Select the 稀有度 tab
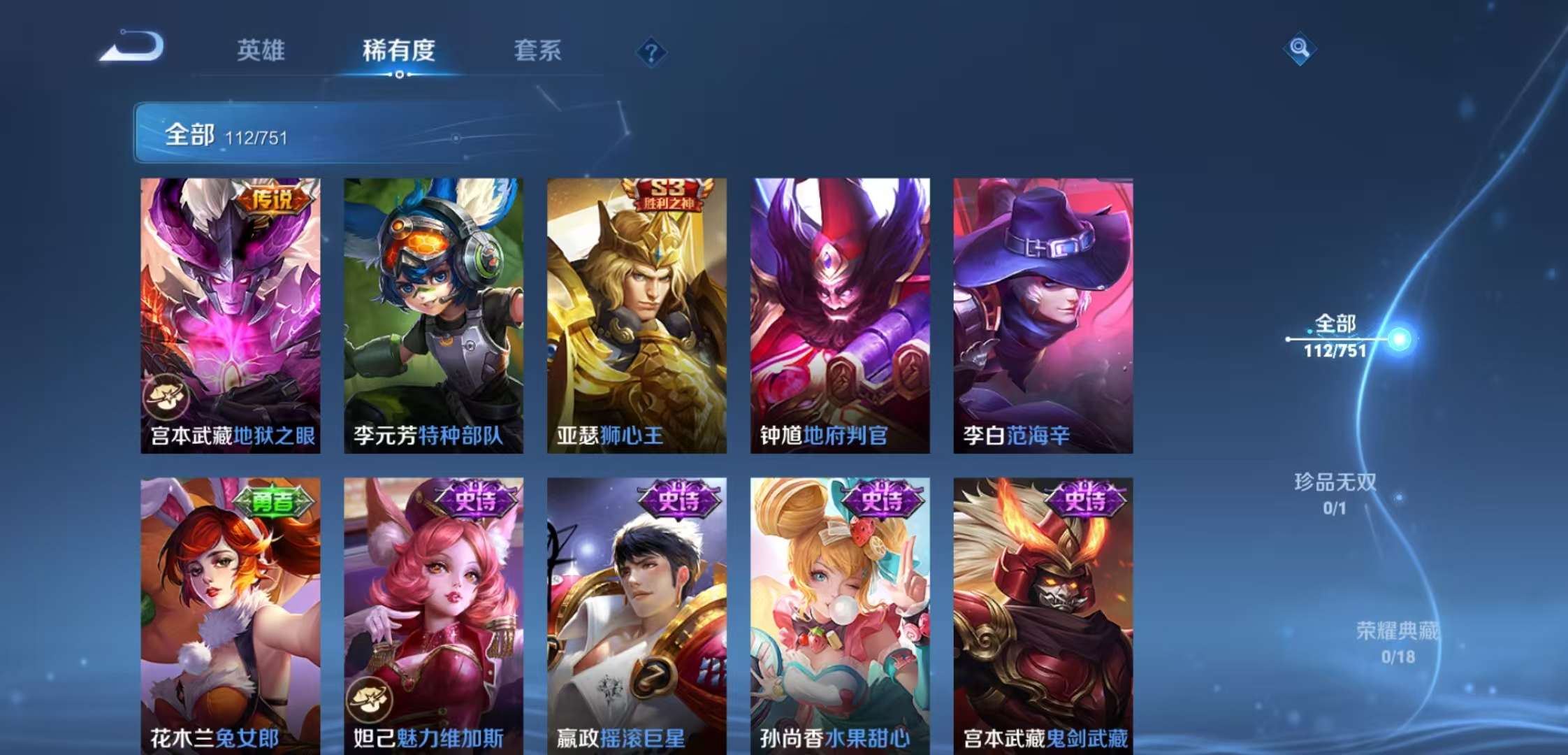 tap(400, 50)
